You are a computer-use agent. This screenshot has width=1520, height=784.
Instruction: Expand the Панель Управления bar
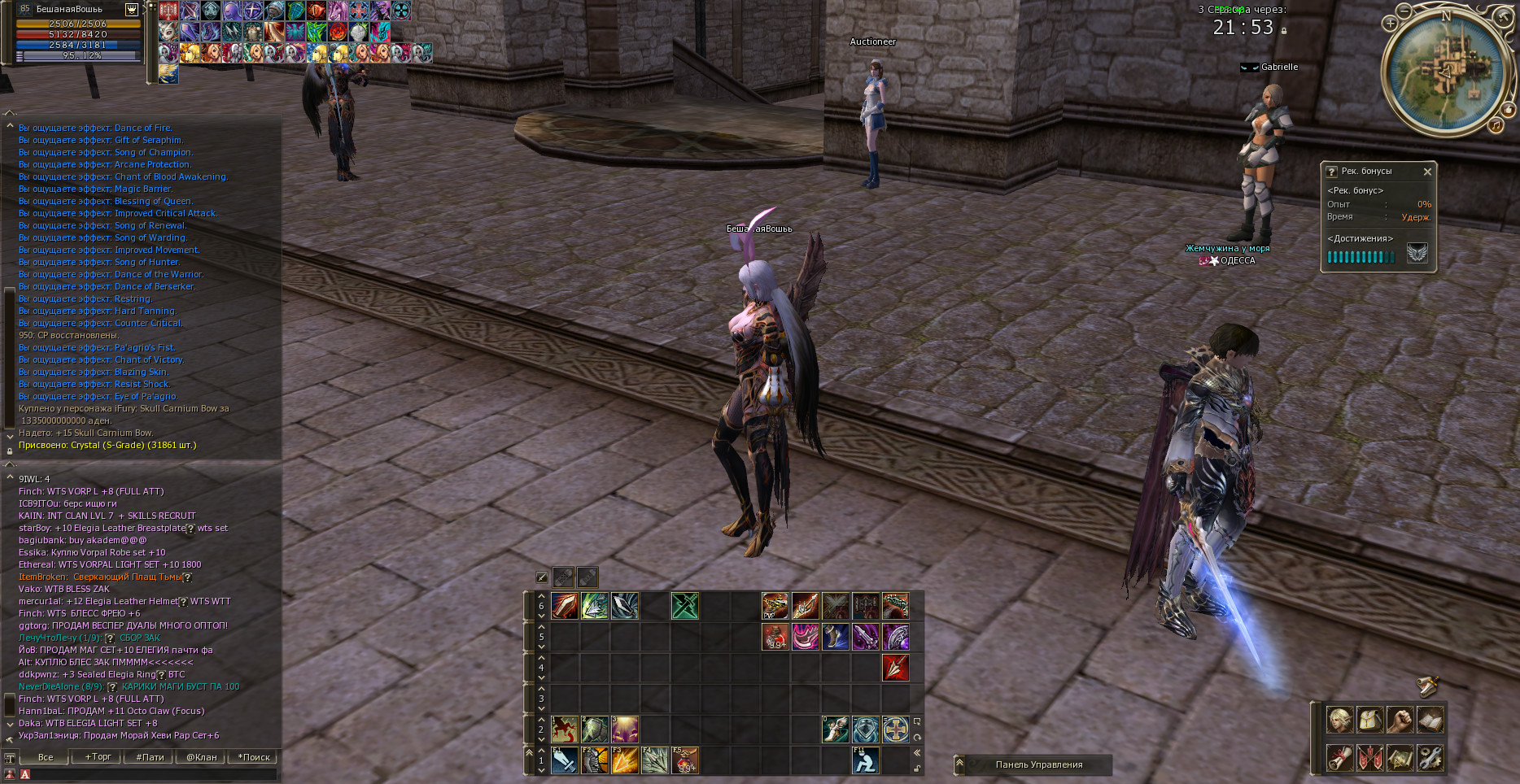point(959,764)
